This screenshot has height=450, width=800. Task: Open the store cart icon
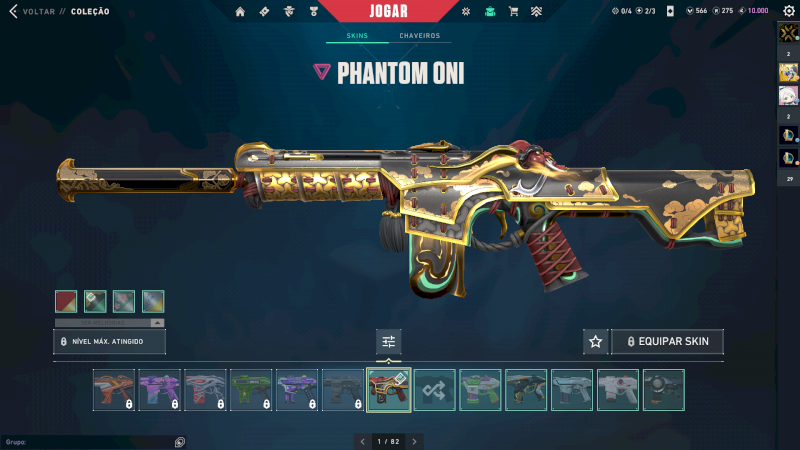point(513,12)
